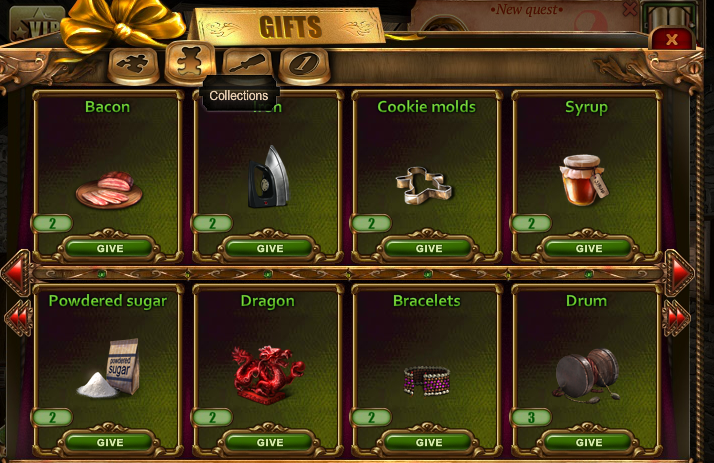The width and height of the screenshot is (714, 463).
Task: Give the Cookie molds gift
Action: 428,248
